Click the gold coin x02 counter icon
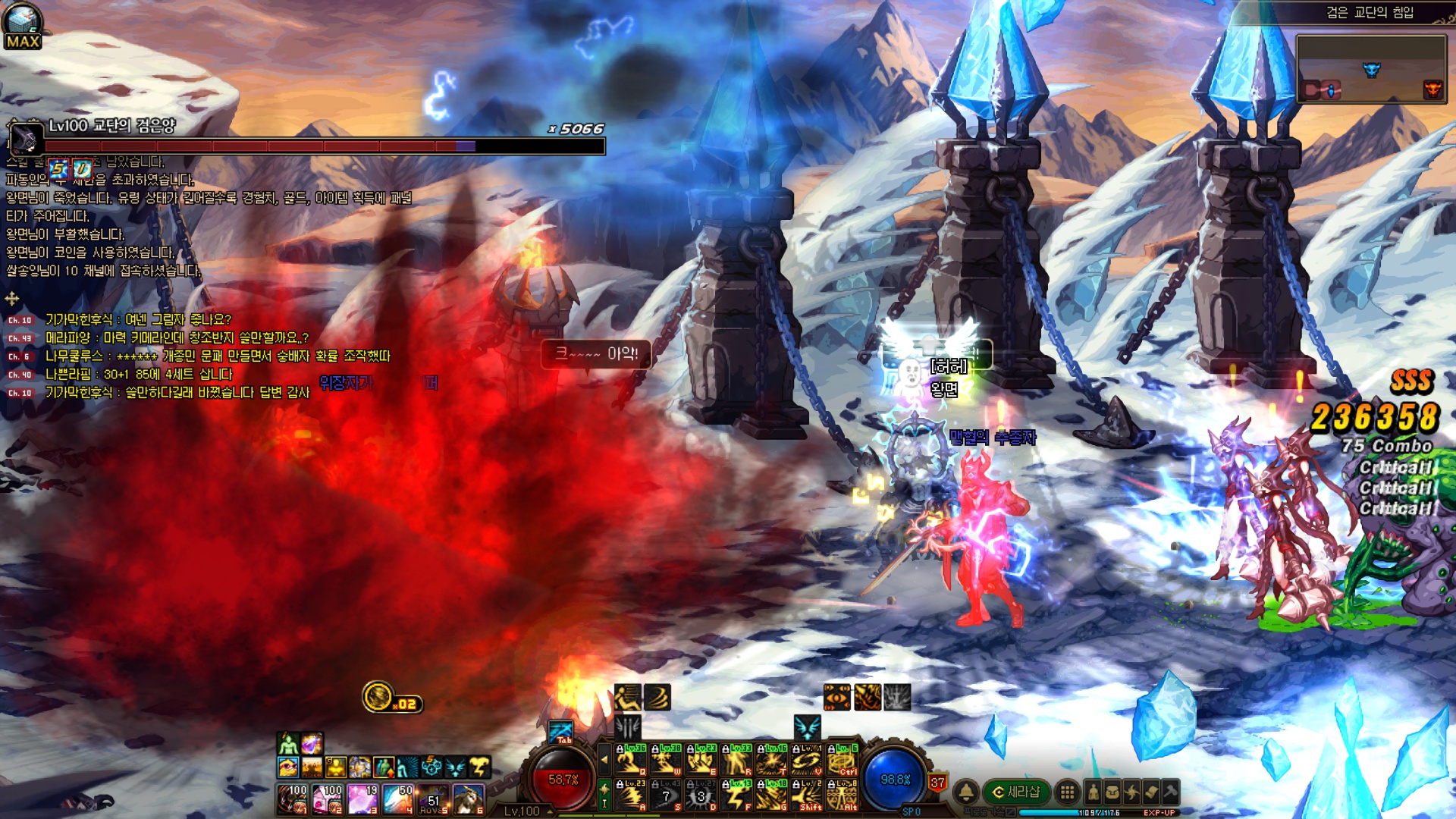1456x819 pixels. pyautogui.click(x=378, y=697)
